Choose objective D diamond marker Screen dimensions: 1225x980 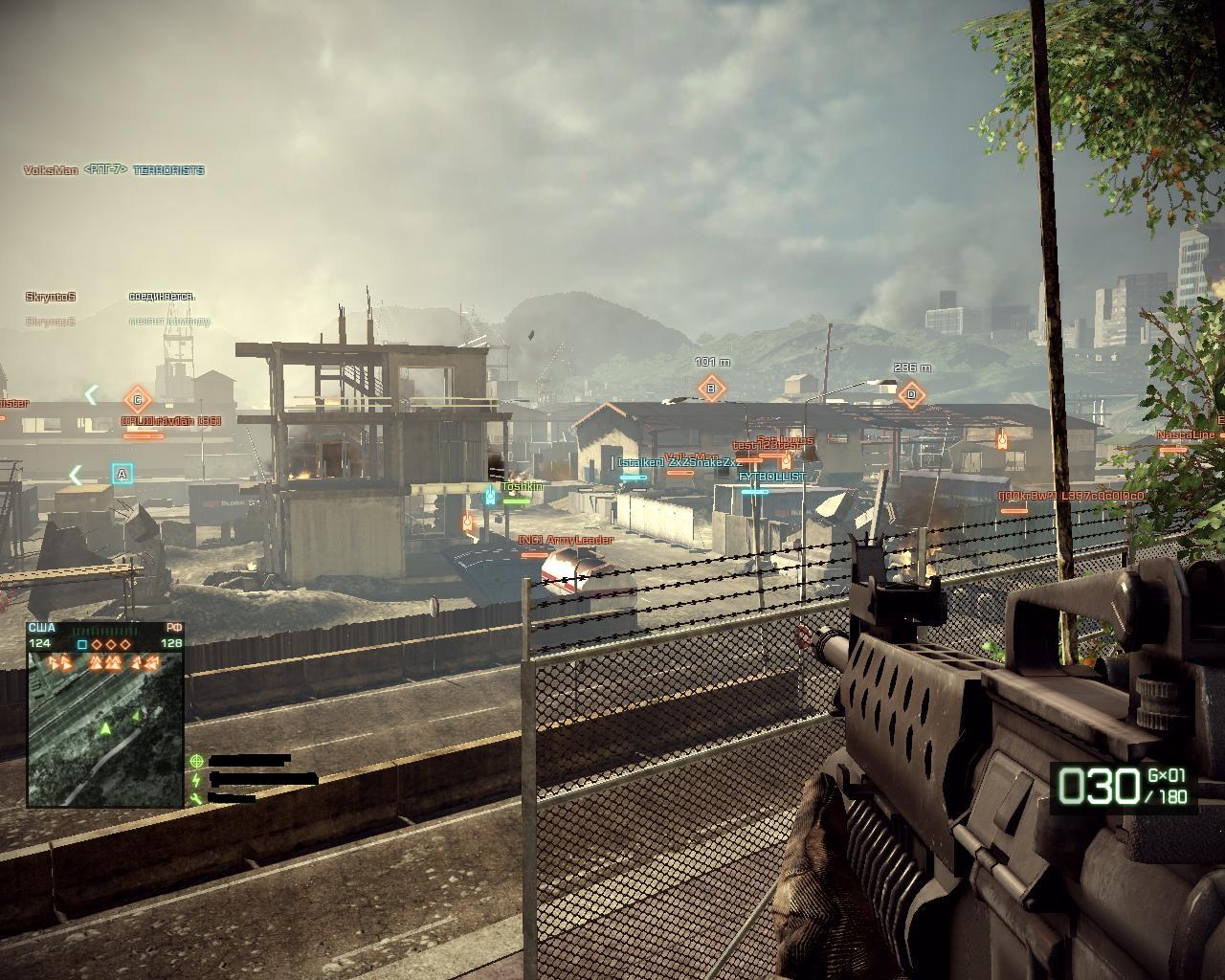coord(911,393)
